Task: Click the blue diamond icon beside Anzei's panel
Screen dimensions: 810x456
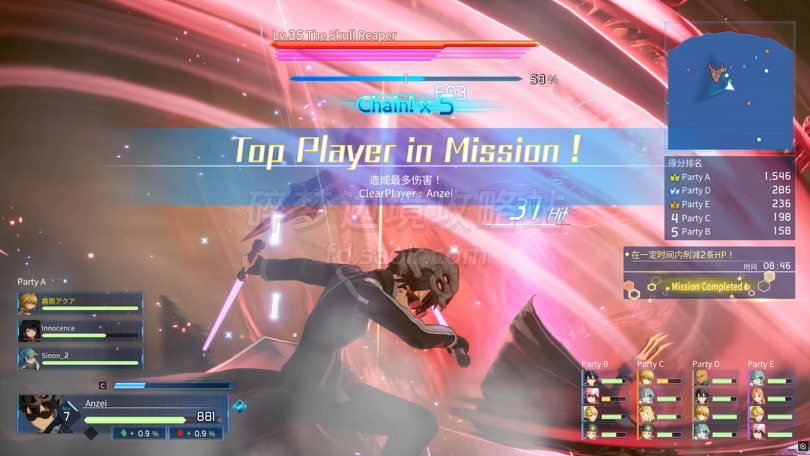Action: point(239,407)
